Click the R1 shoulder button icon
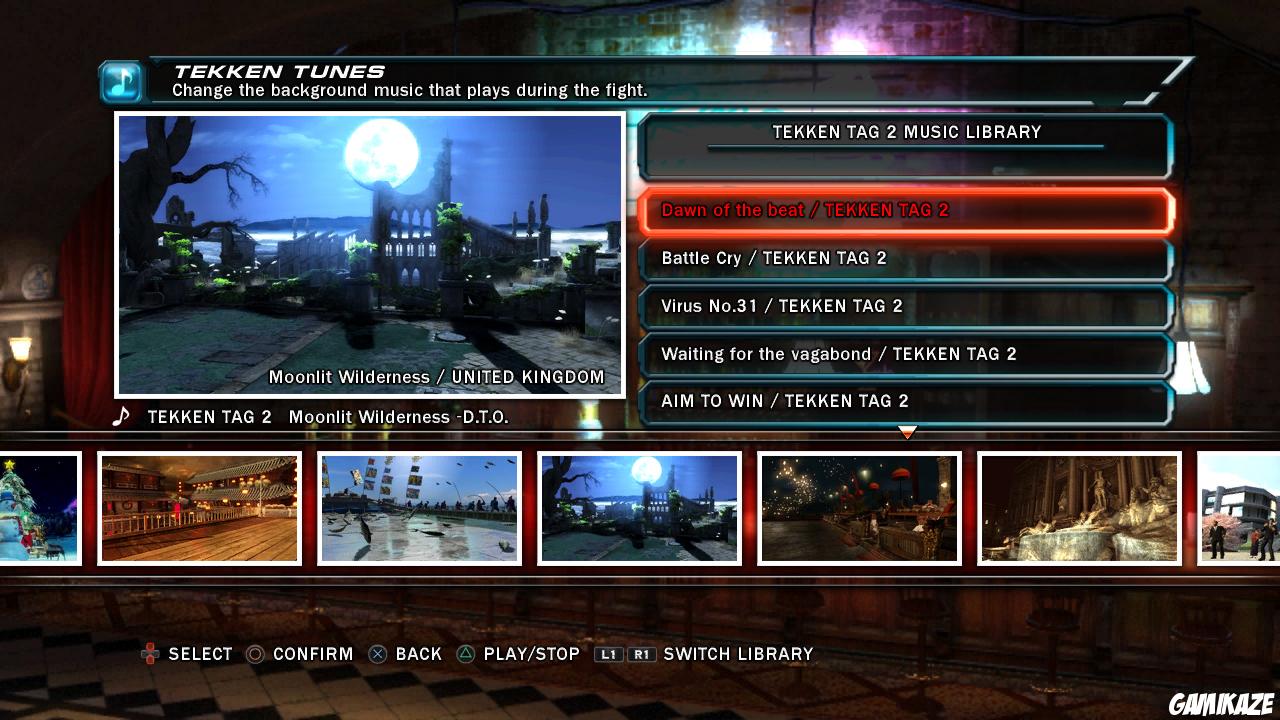 coord(643,654)
